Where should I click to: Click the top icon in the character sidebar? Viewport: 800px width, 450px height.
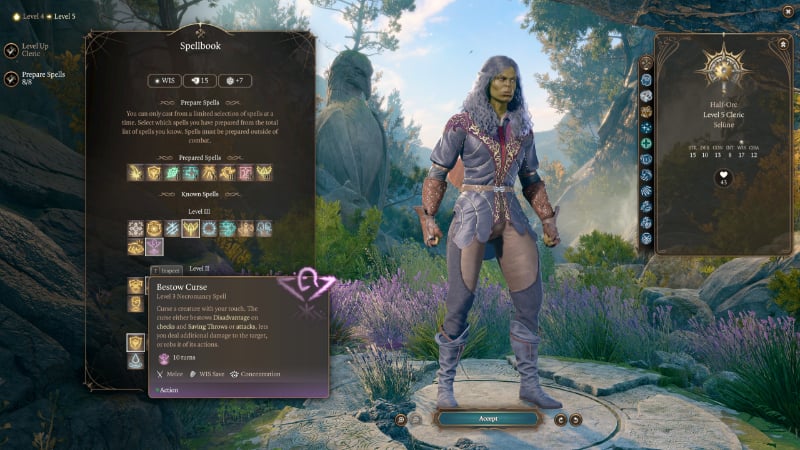[x=647, y=64]
